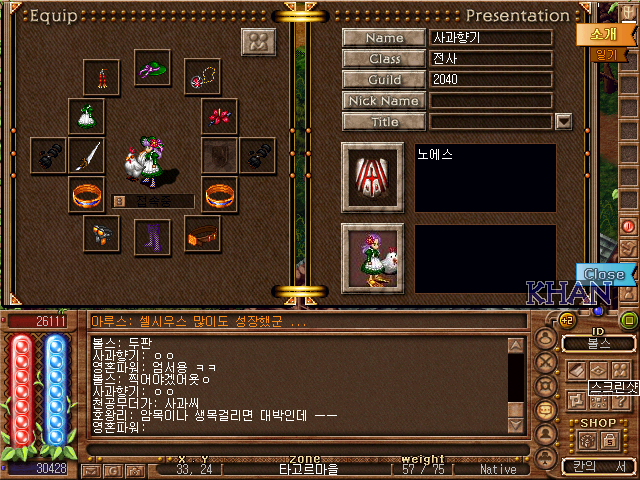Screen dimensions: 640x480
Task: Close the character presentation window
Action: coord(604,274)
